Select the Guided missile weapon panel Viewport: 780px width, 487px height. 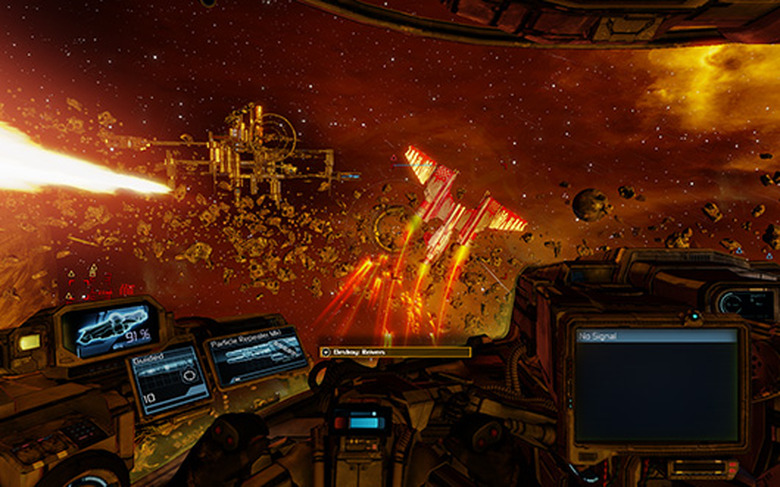168,379
